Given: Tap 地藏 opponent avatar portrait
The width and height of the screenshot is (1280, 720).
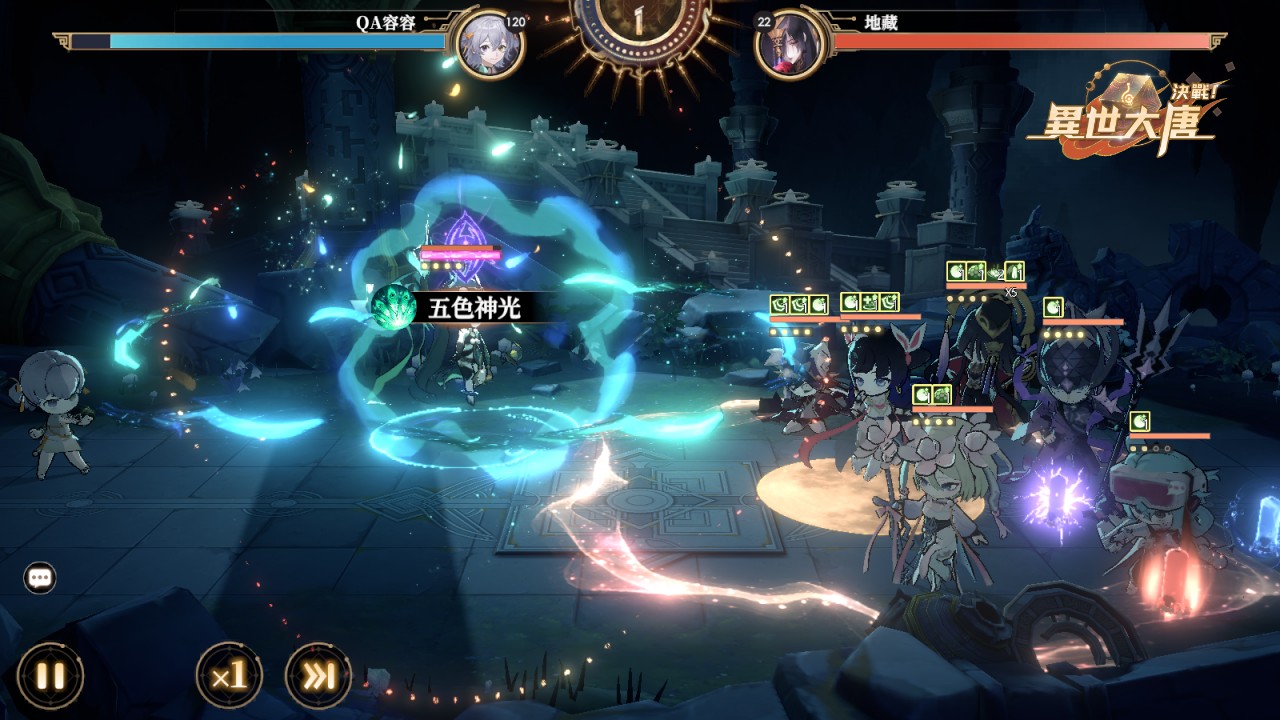Looking at the screenshot, I should pos(789,44).
